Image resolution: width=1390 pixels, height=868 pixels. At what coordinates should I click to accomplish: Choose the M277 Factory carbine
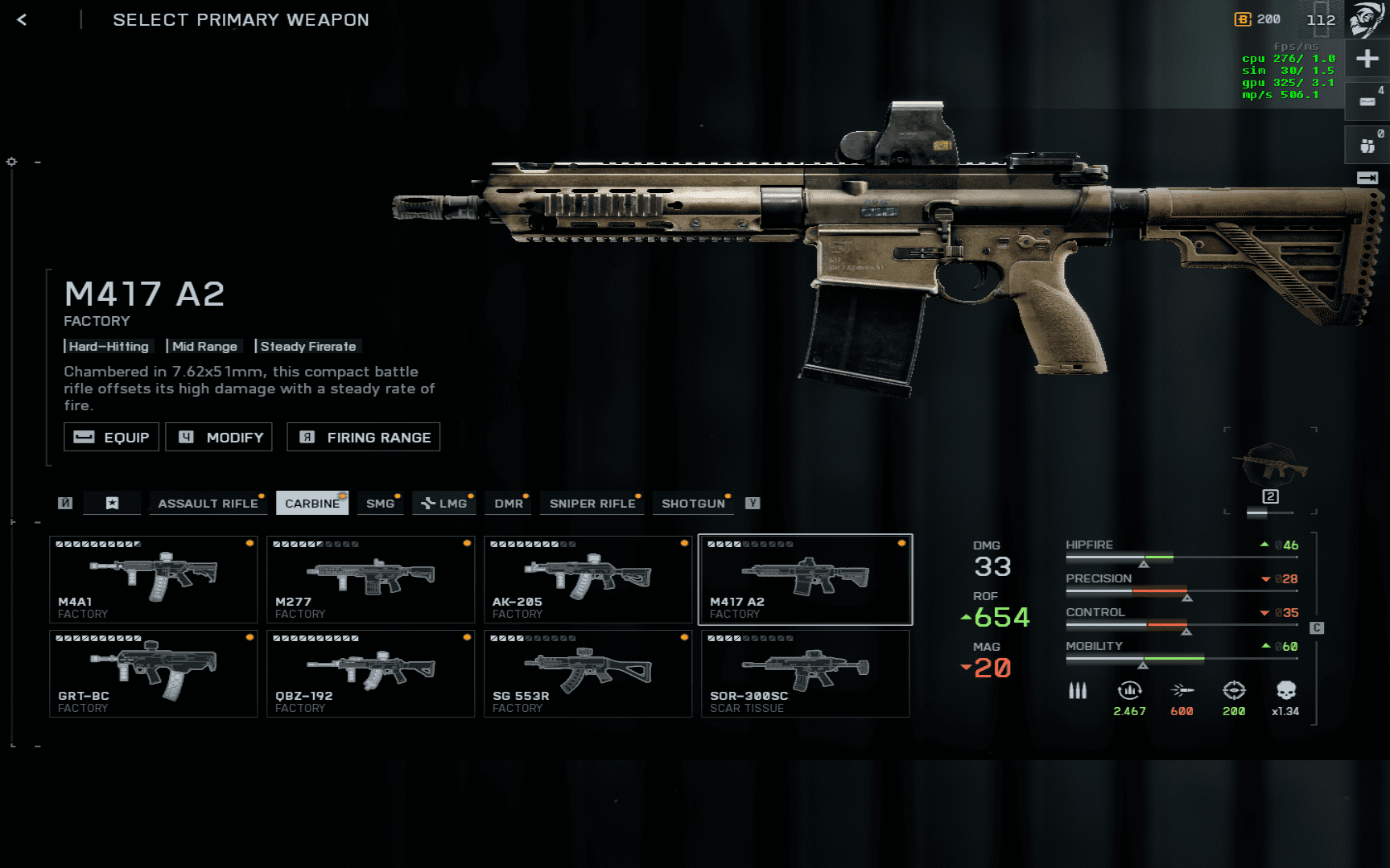tap(371, 579)
